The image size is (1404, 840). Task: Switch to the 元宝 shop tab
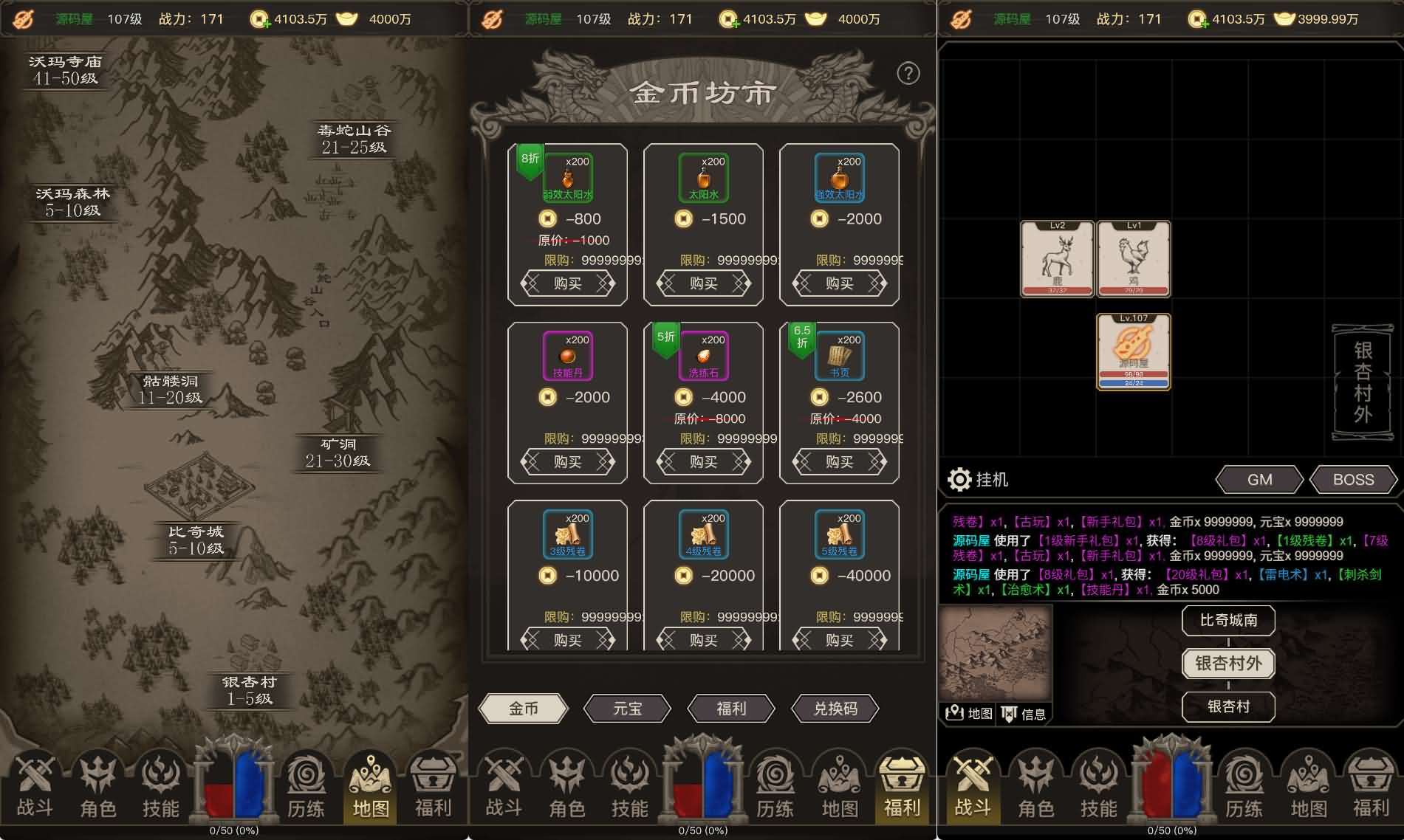click(627, 708)
